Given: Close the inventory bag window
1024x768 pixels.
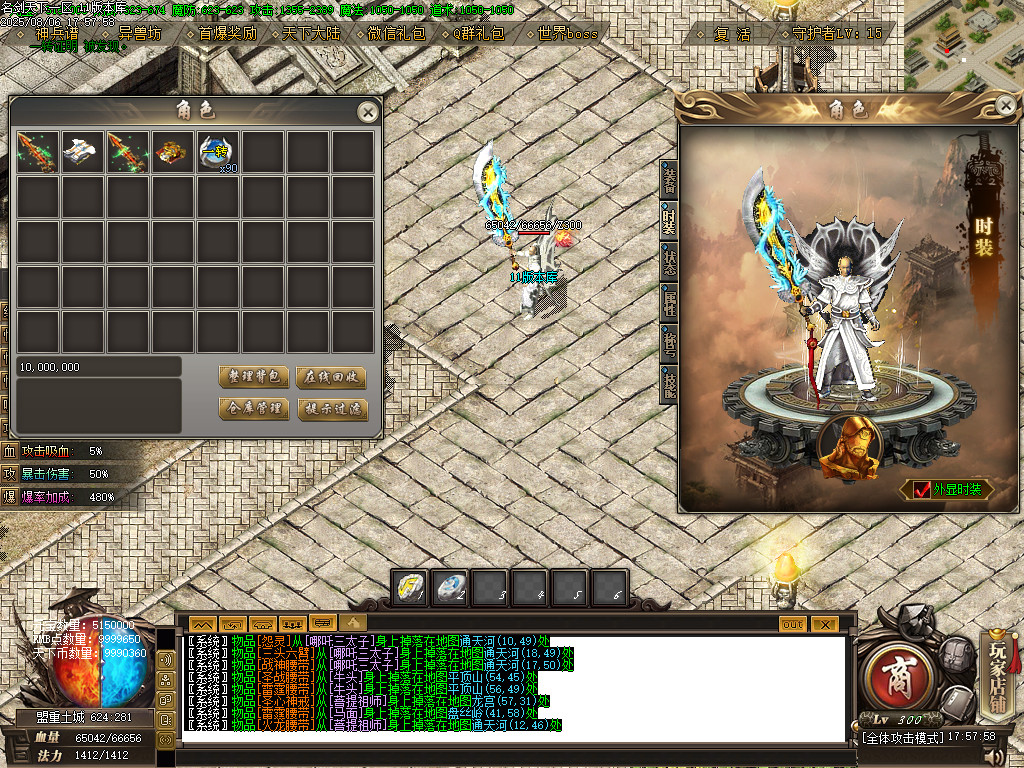Looking at the screenshot, I should click(x=368, y=112).
